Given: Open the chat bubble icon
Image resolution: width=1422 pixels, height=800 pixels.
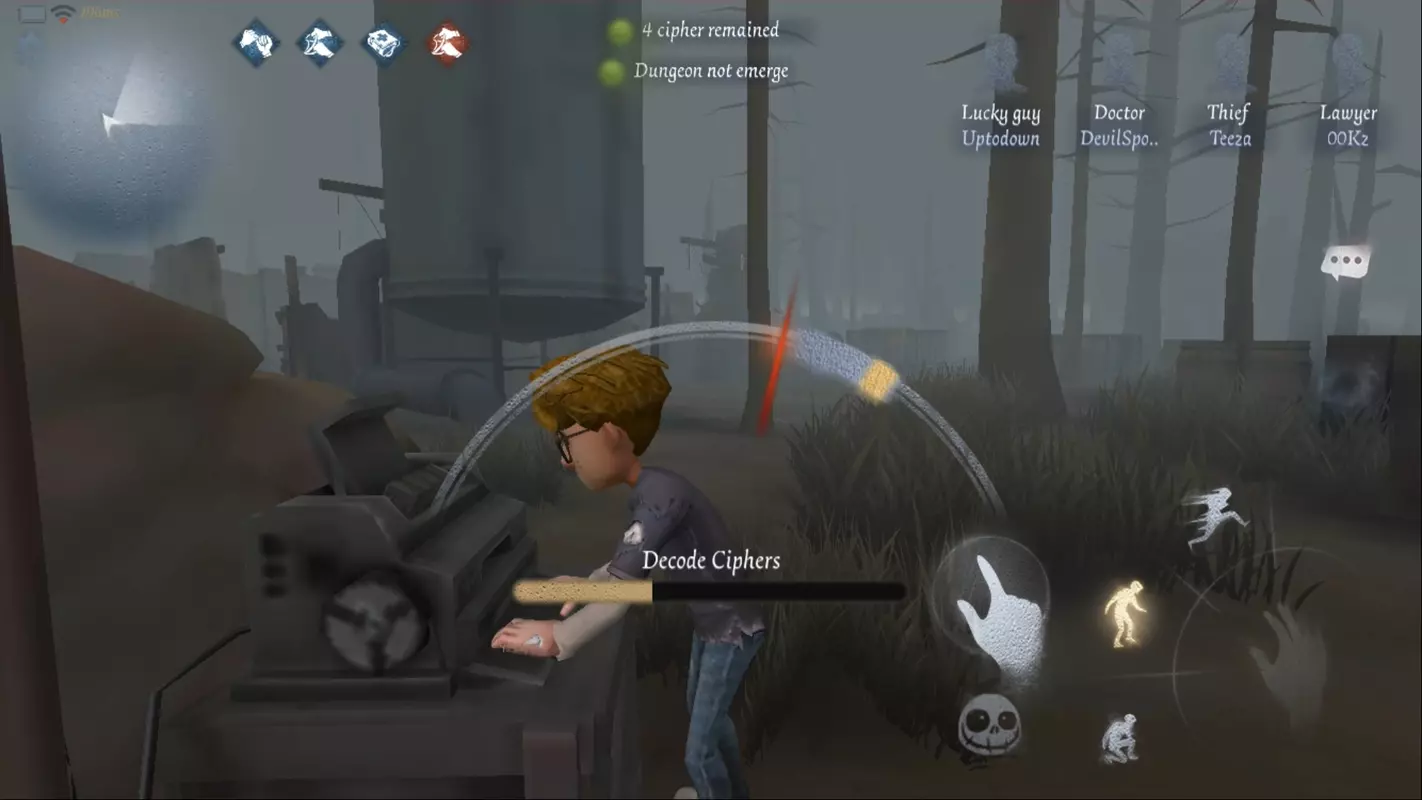Looking at the screenshot, I should [1345, 261].
